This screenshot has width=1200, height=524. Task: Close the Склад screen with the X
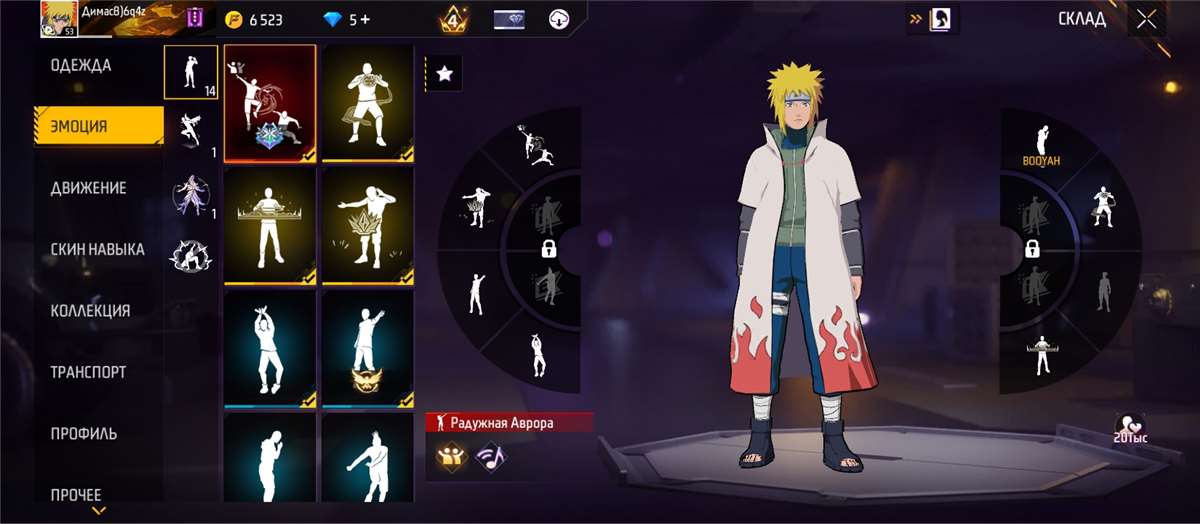[1146, 19]
